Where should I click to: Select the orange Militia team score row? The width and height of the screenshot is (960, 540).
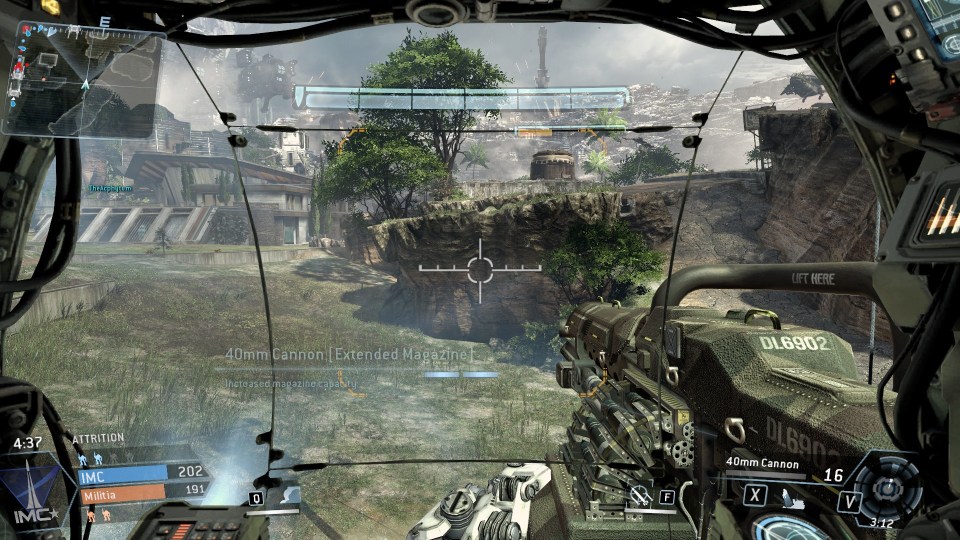140,491
